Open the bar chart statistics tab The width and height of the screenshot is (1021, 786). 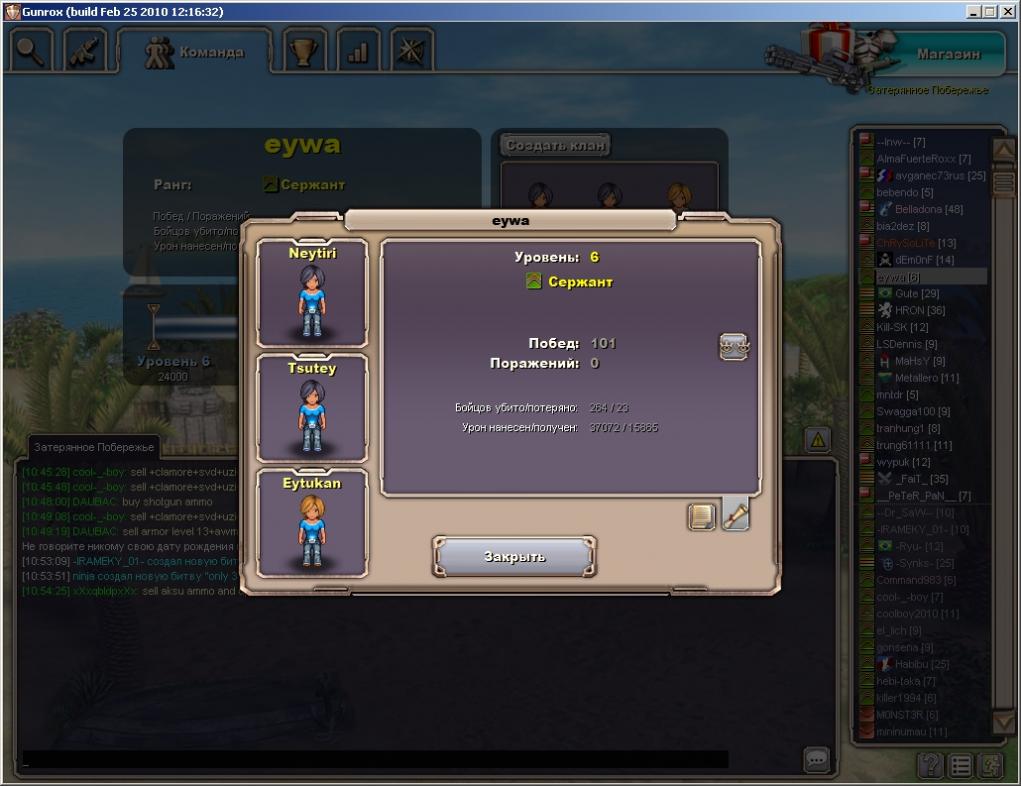pos(357,51)
